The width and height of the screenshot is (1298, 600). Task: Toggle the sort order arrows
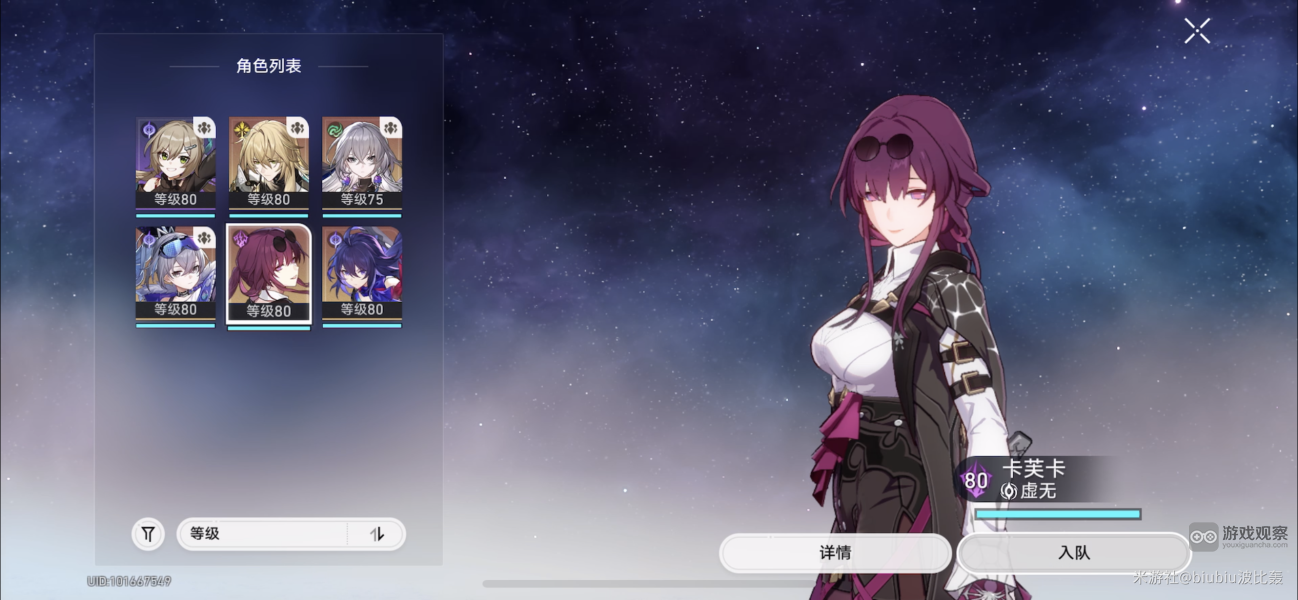coord(377,534)
